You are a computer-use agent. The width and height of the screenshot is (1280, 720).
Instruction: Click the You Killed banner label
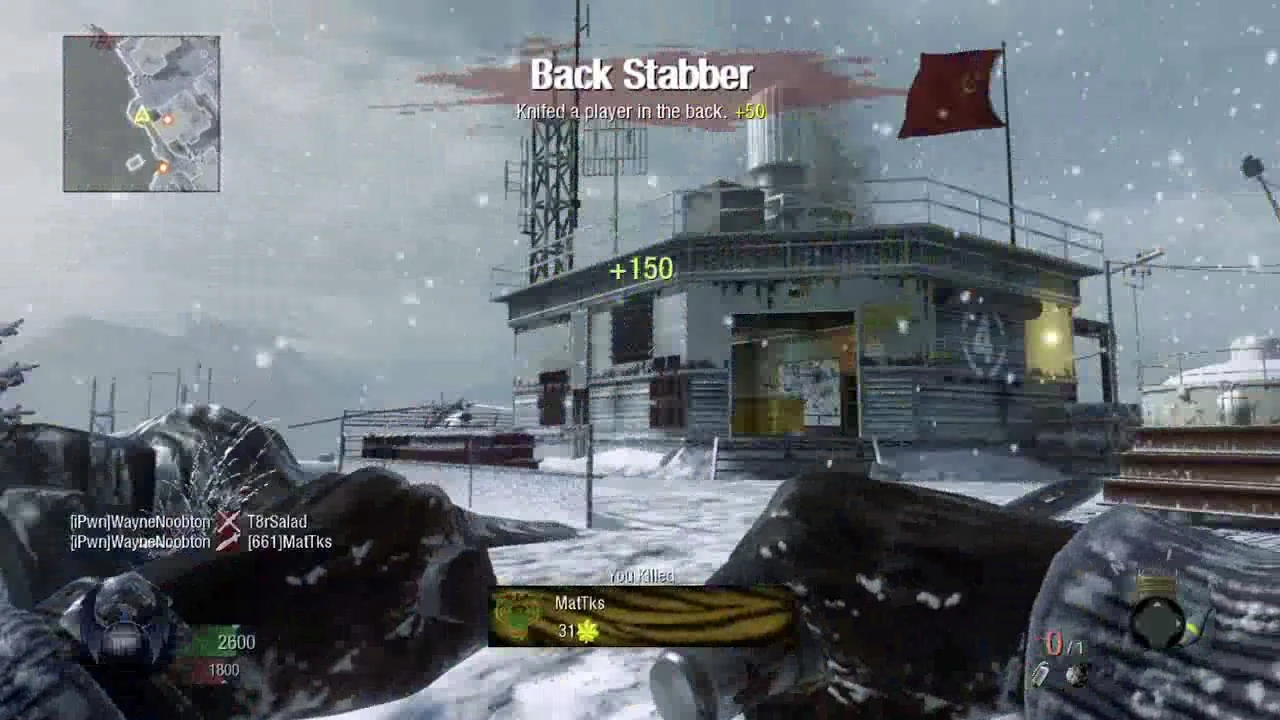pyautogui.click(x=641, y=574)
